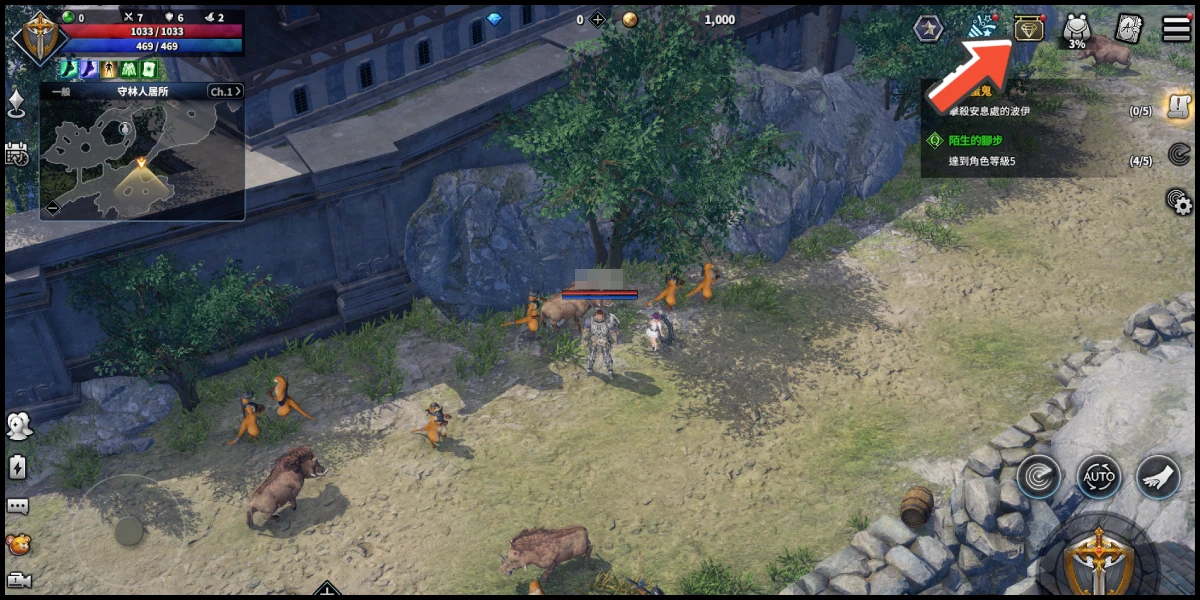Open the diamond shop icon
Image resolution: width=1200 pixels, height=600 pixels.
(x=1029, y=28)
